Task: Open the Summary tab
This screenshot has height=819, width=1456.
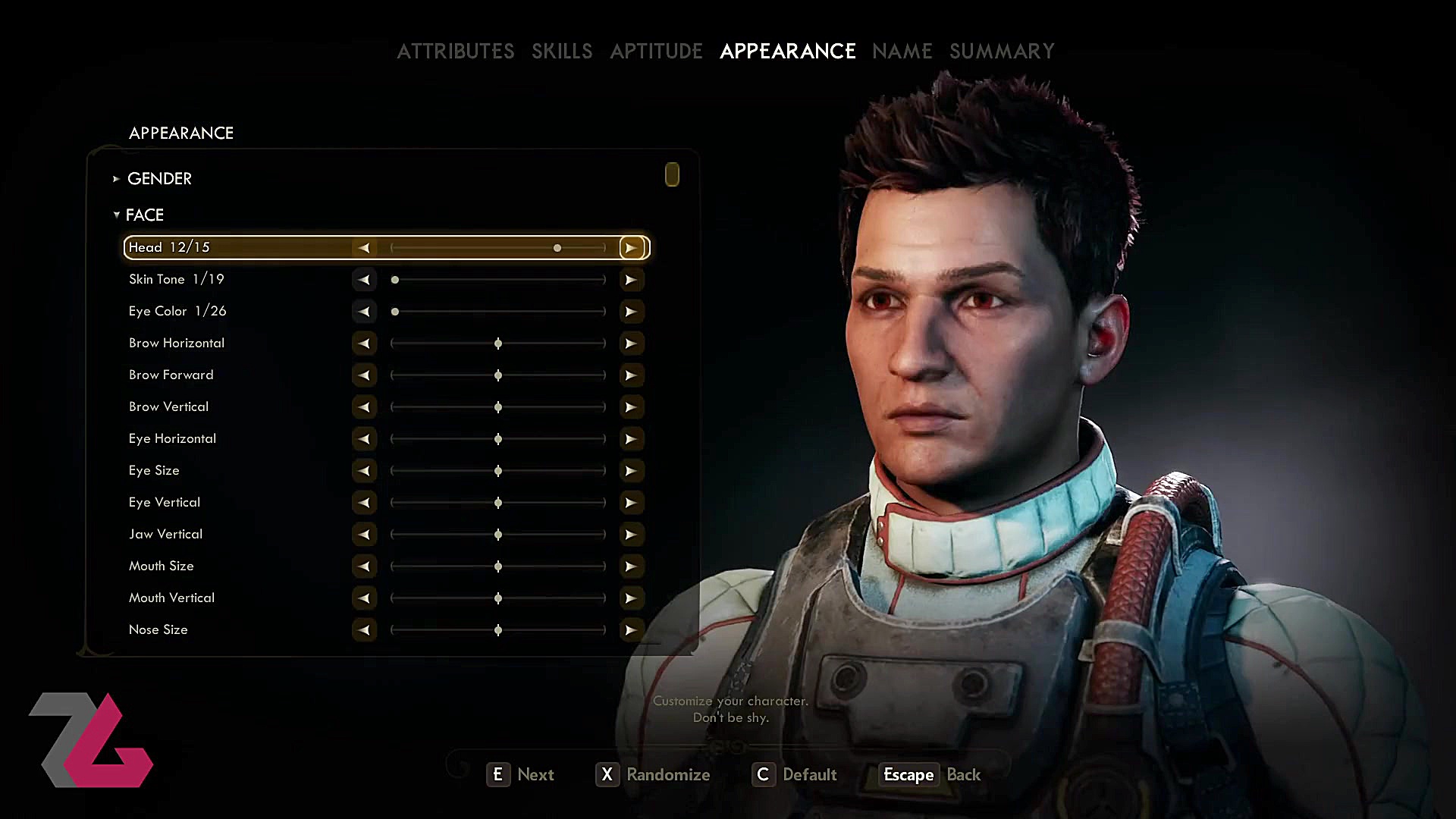Action: pyautogui.click(x=1002, y=51)
